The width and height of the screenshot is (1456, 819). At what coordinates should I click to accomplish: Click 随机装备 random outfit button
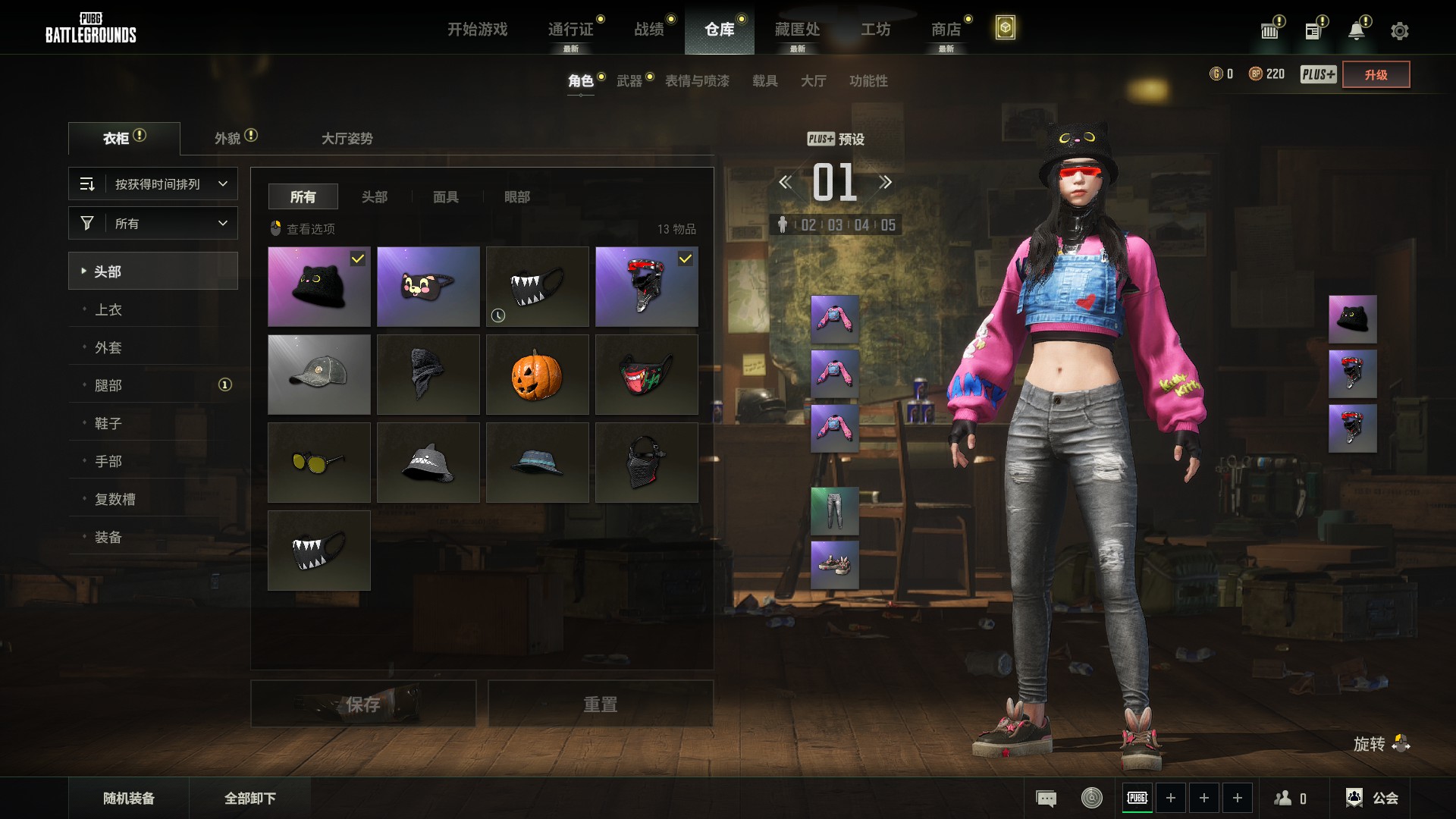pyautogui.click(x=129, y=798)
